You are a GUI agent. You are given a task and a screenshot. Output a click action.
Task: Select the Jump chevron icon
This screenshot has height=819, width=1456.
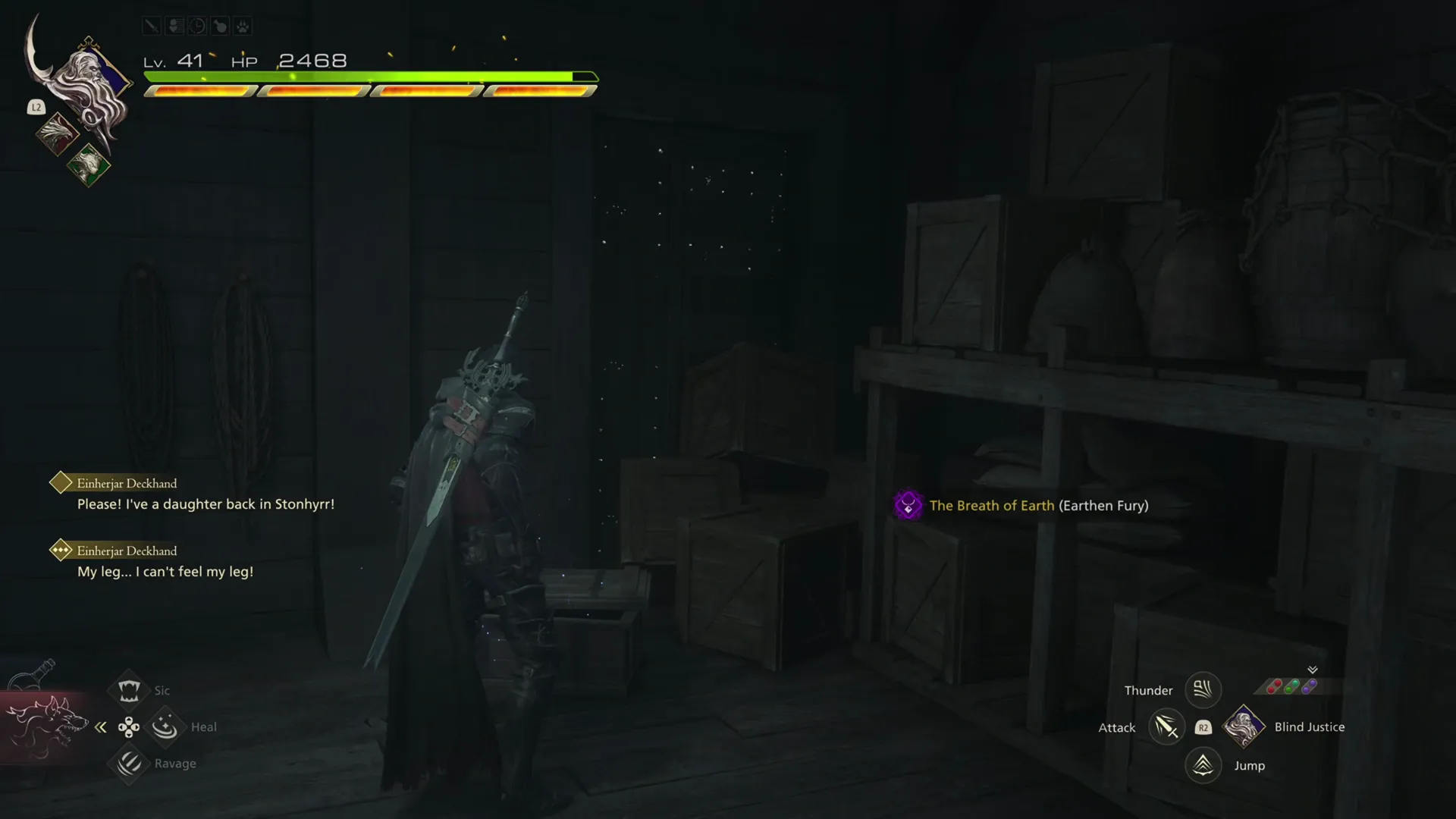[1203, 765]
